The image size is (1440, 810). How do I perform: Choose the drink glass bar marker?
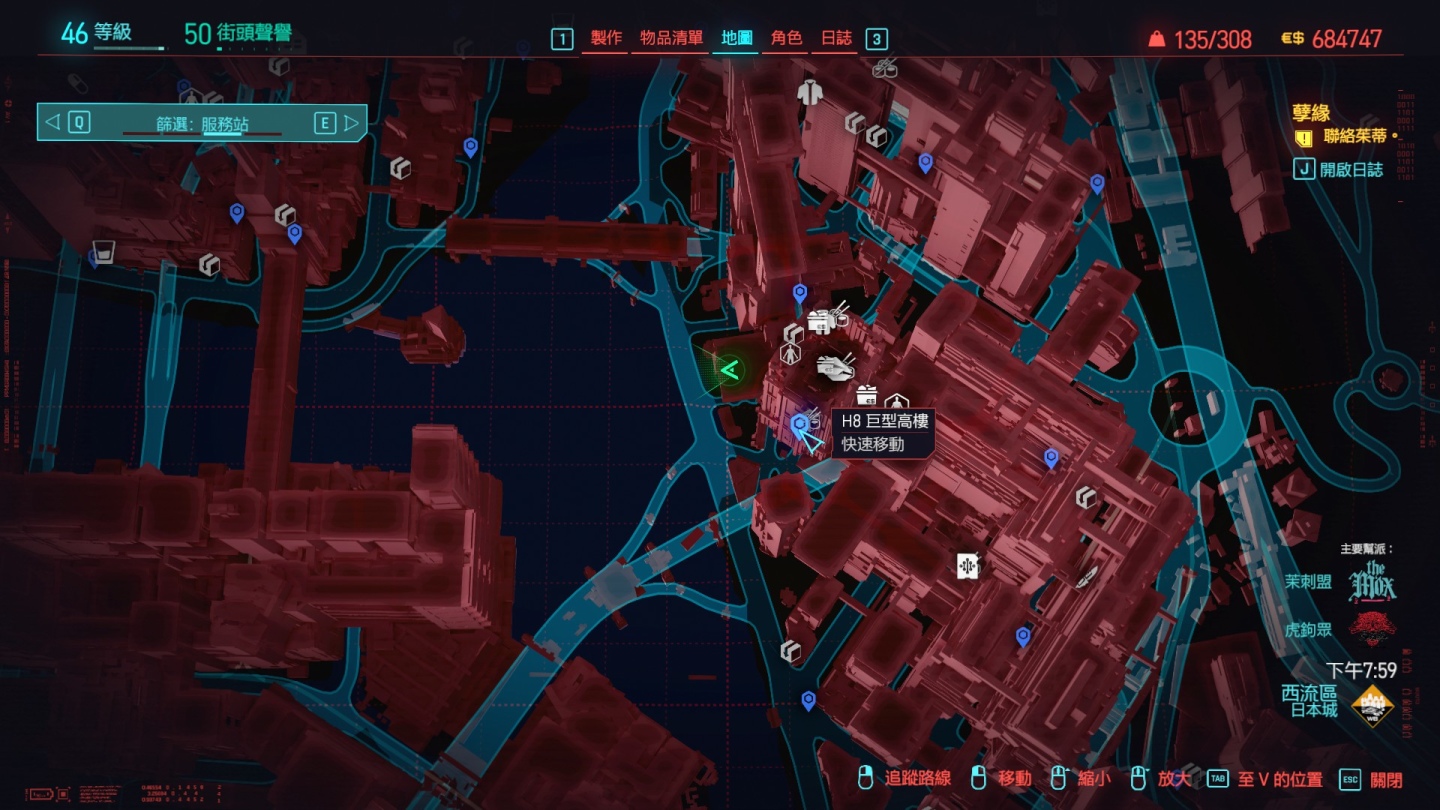point(102,251)
